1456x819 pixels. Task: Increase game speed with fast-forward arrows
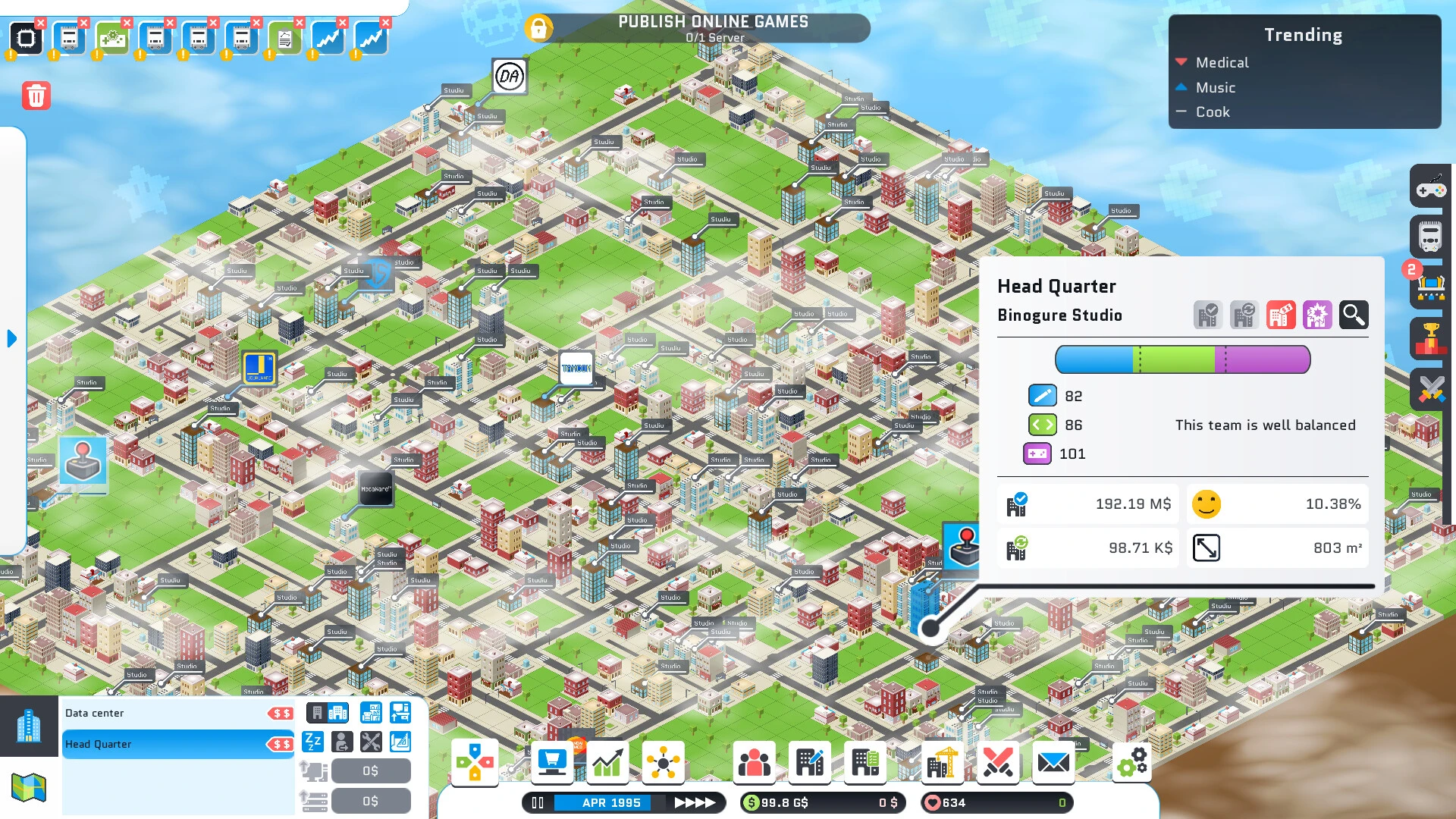695,802
